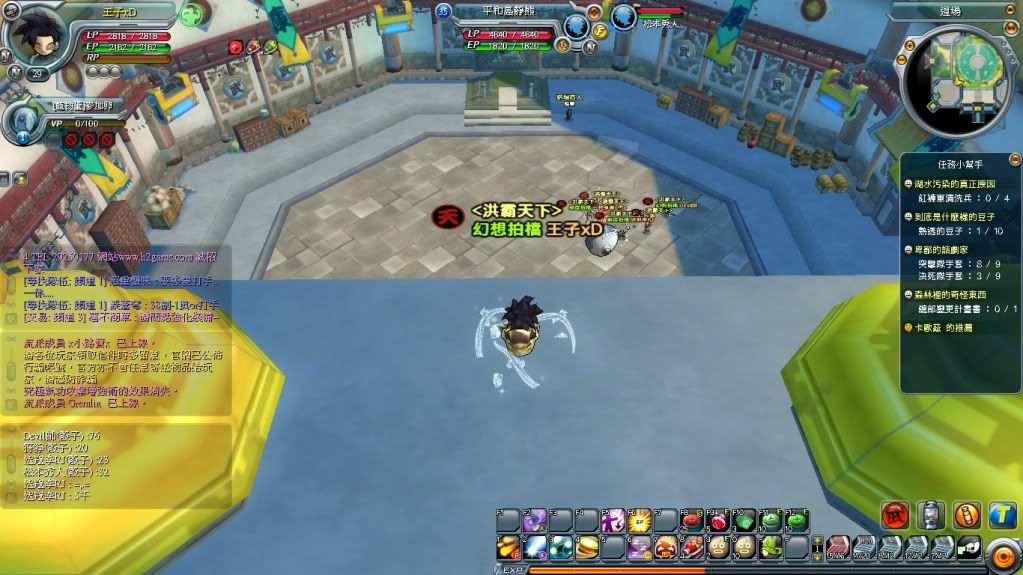Activate the purple sleep Zz skill
Viewport: 1023px width, 575px height.
pyautogui.click(x=639, y=547)
